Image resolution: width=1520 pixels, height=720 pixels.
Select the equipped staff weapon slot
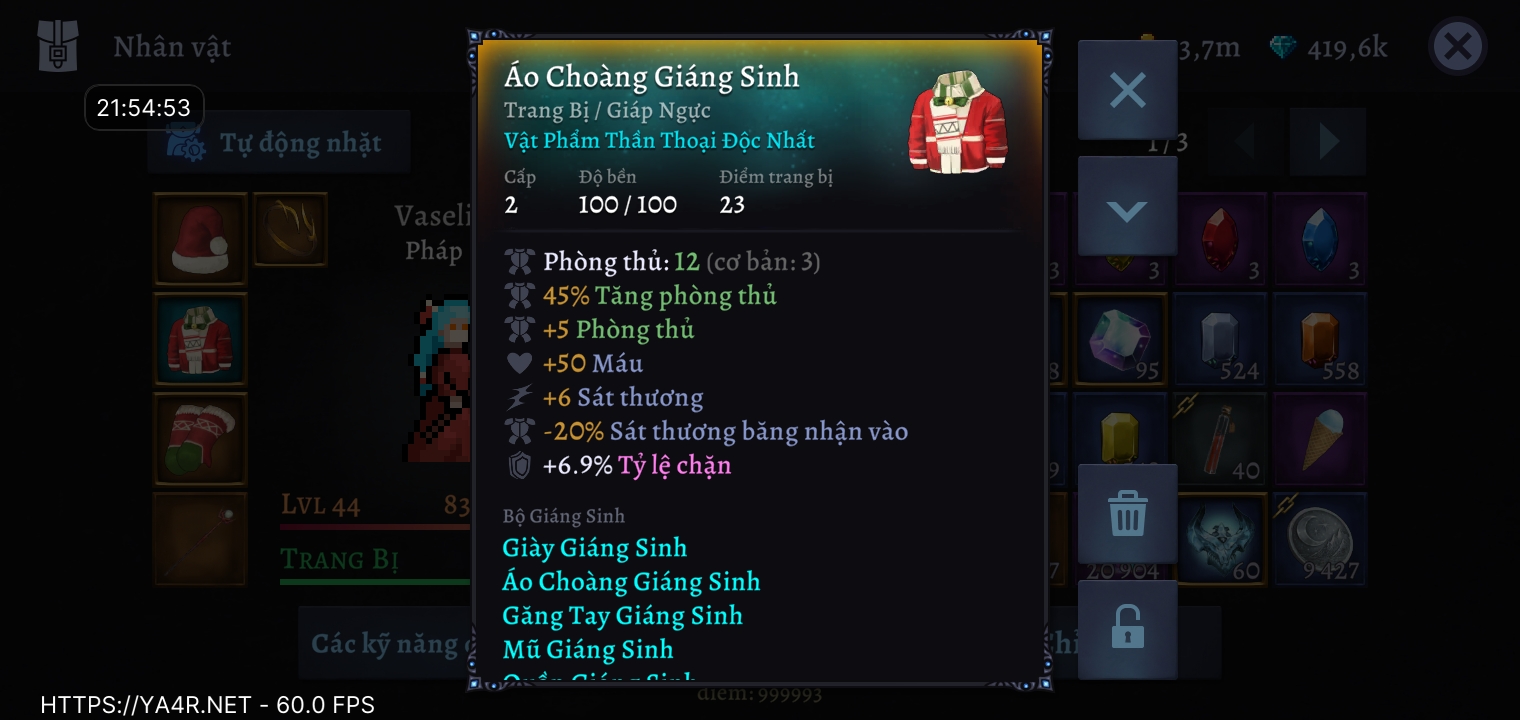coord(200,538)
